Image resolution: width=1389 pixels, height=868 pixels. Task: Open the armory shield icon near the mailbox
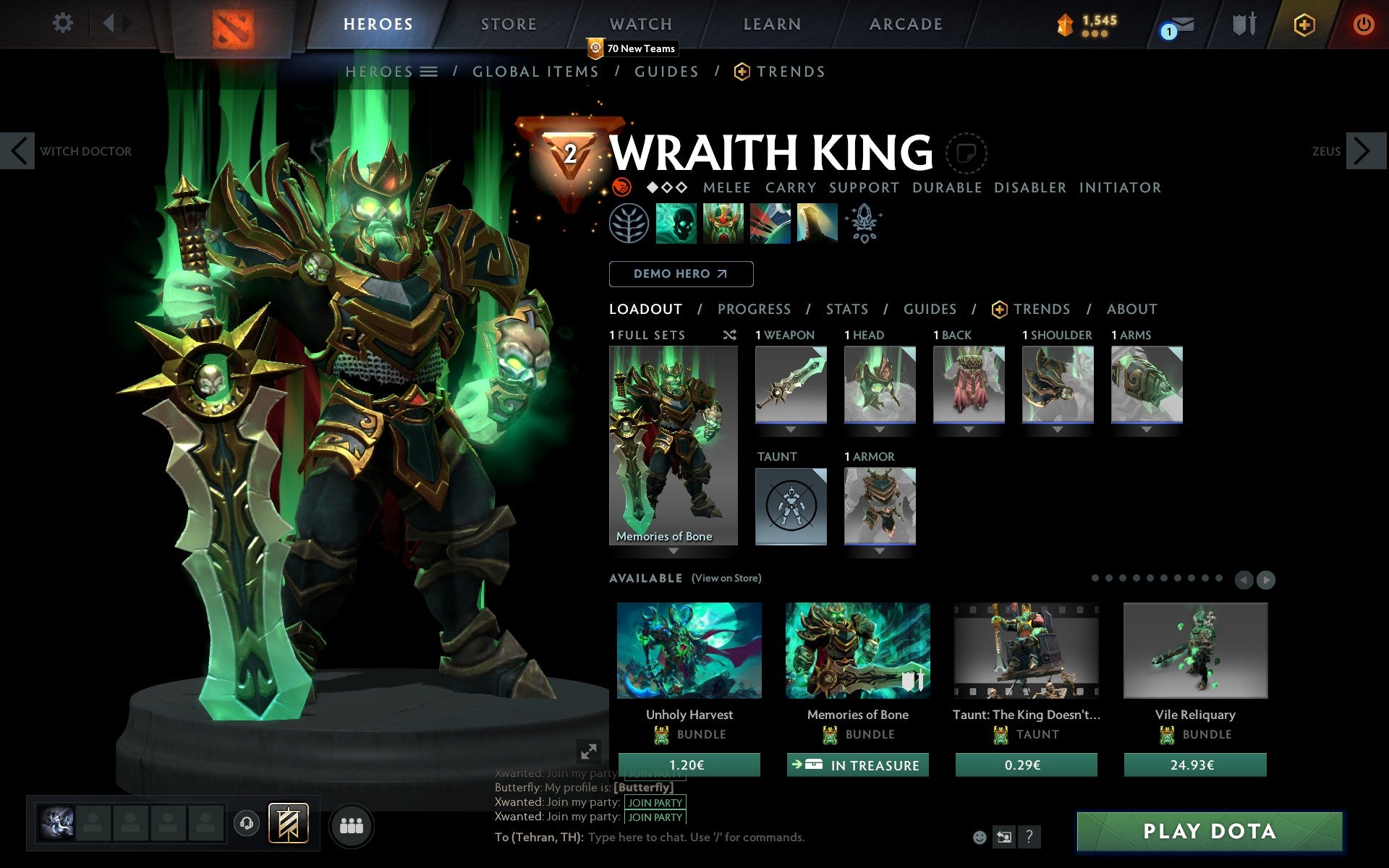click(x=1243, y=23)
